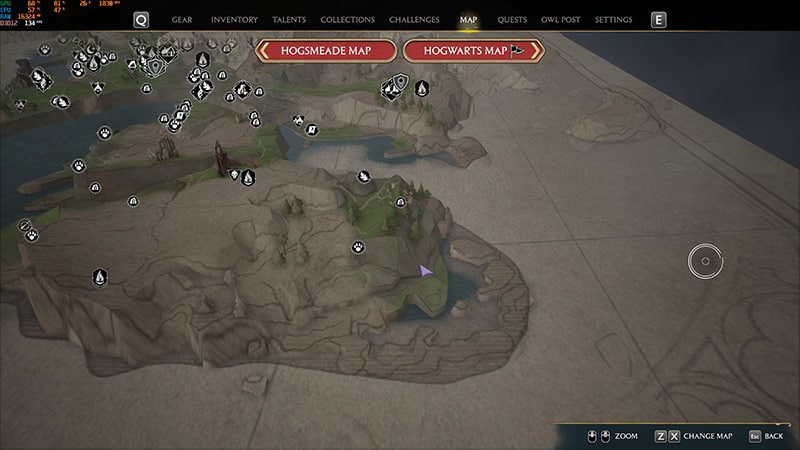Open the Gear tab
800x450 pixels.
tap(182, 20)
